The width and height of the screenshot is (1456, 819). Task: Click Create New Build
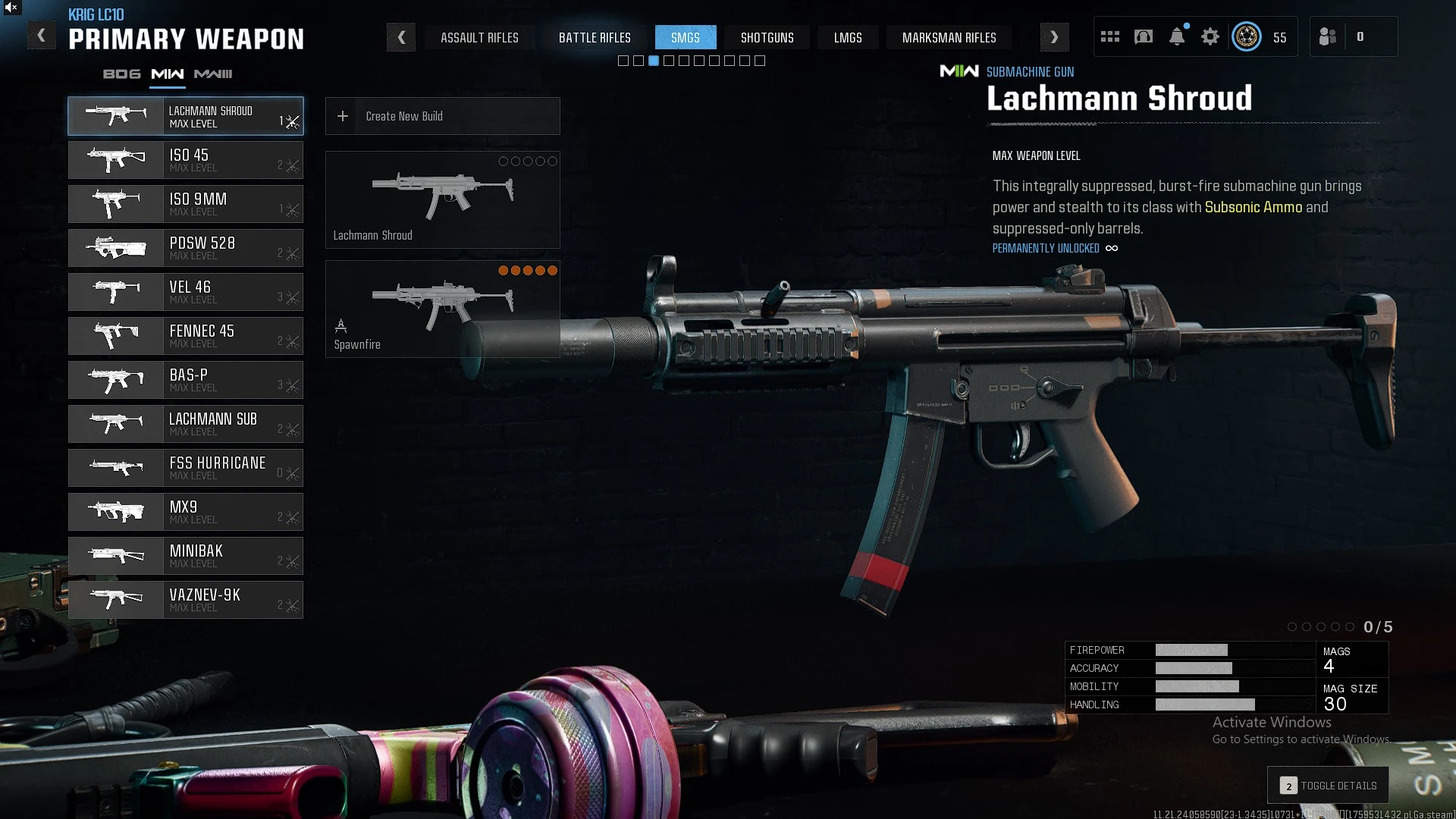coord(442,116)
